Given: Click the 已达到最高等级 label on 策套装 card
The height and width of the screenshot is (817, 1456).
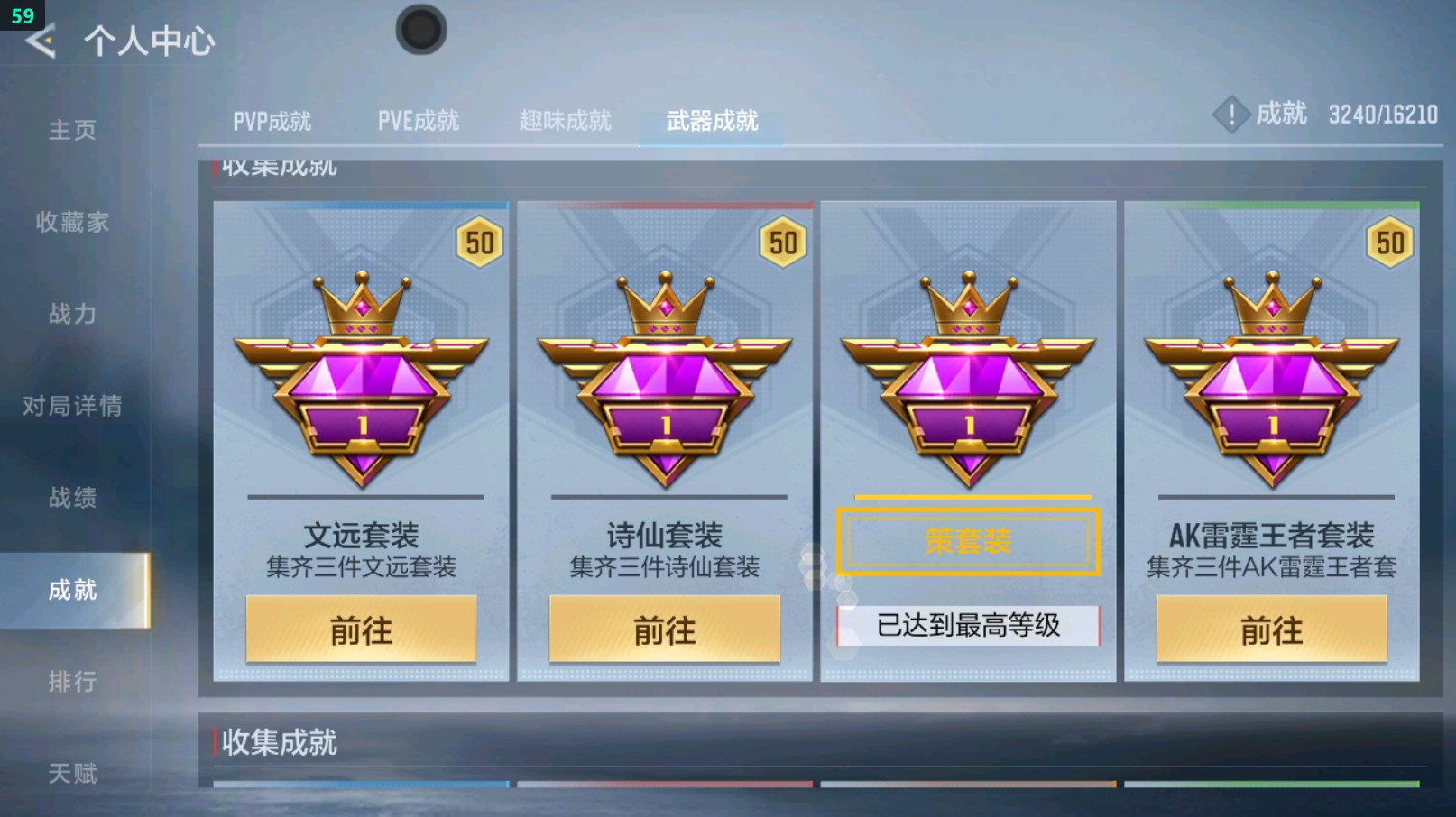Looking at the screenshot, I should (968, 623).
